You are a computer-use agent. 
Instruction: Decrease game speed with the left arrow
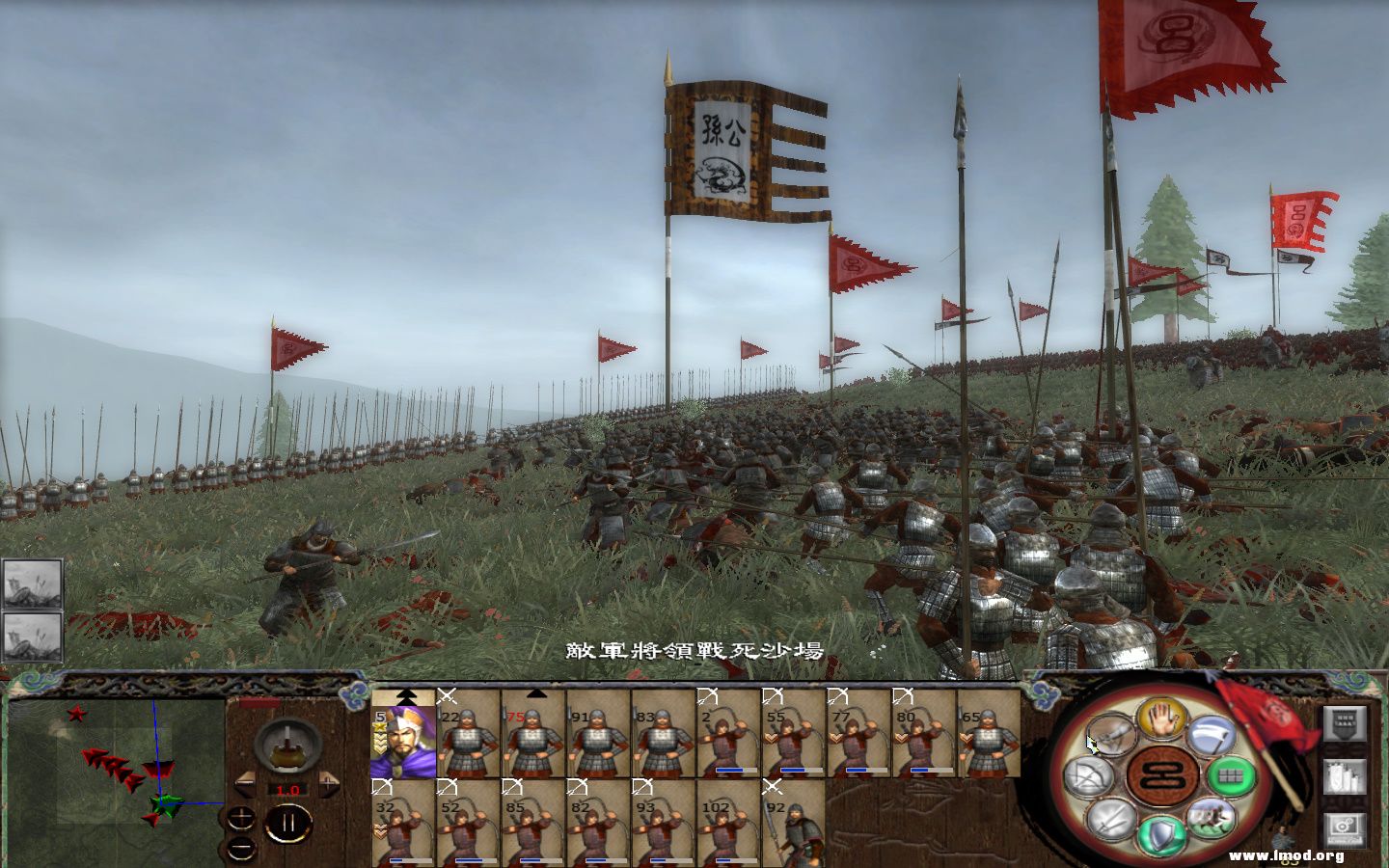(245, 783)
